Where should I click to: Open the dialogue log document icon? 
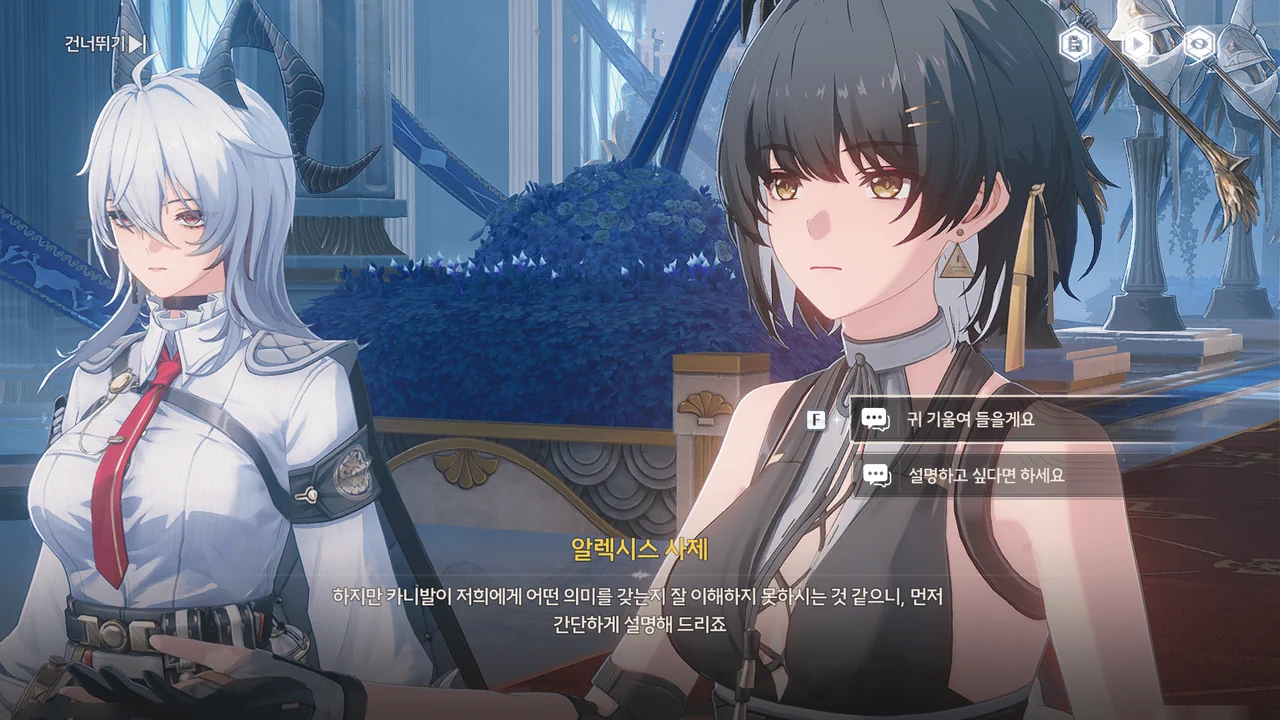point(1075,44)
